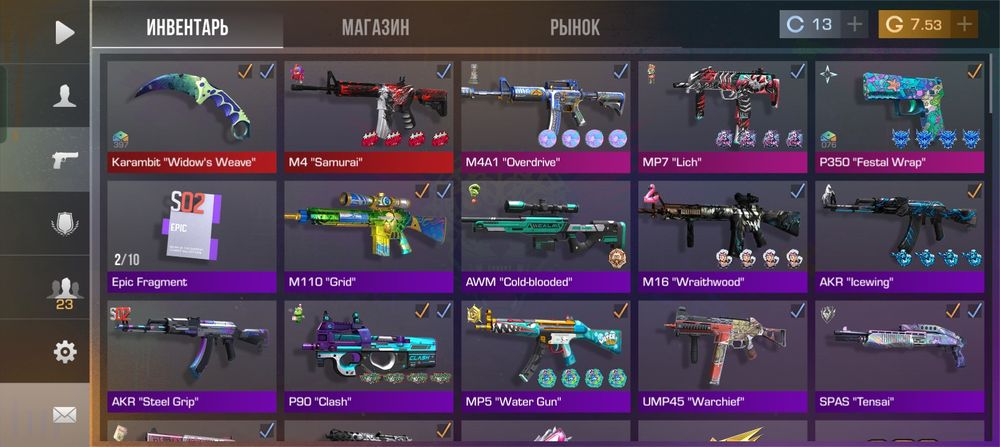Add more silver C currency
The width and height of the screenshot is (1000, 447).
(x=855, y=24)
